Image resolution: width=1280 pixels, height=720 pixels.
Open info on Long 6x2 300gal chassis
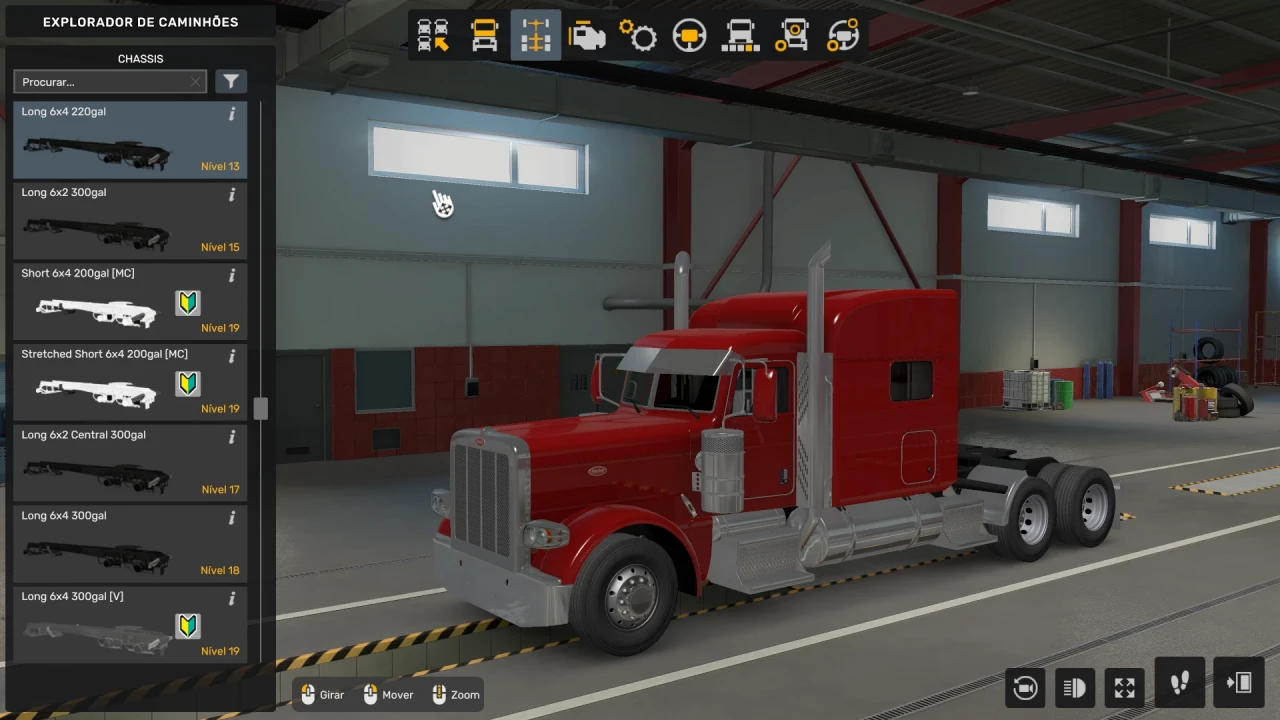click(x=231, y=195)
